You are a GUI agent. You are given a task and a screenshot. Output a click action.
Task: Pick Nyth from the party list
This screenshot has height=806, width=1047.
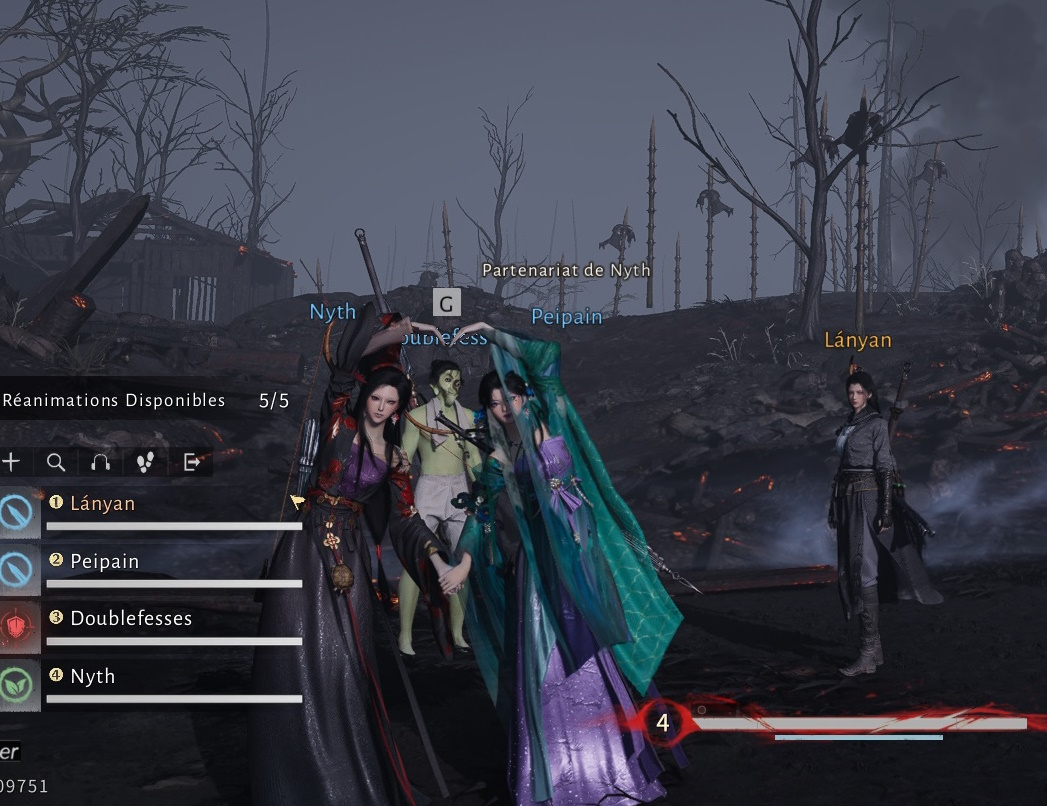[93, 677]
